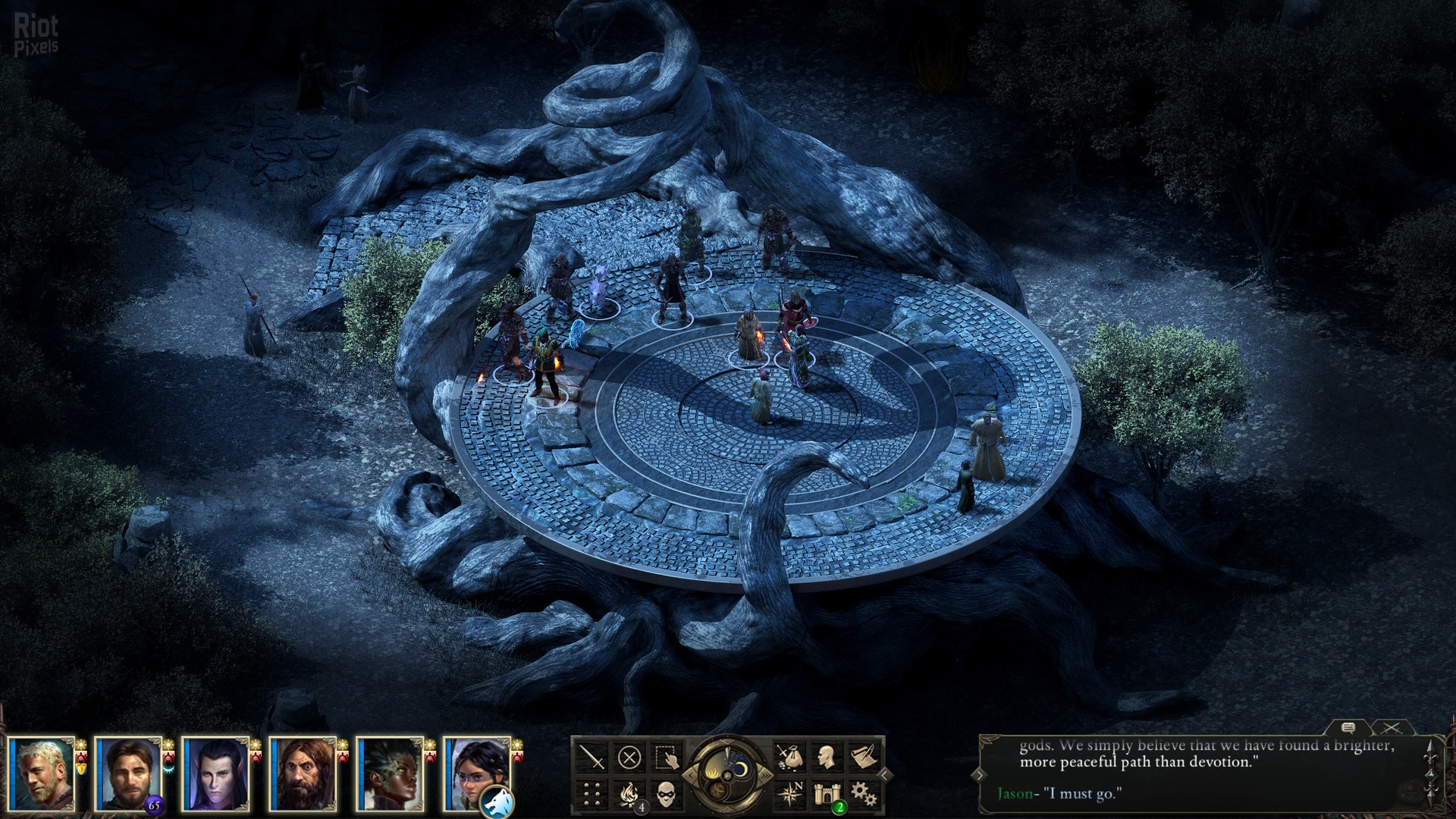1456x819 pixels.
Task: Switch to the combat log crossed-swords tab
Action: pyautogui.click(x=1391, y=728)
